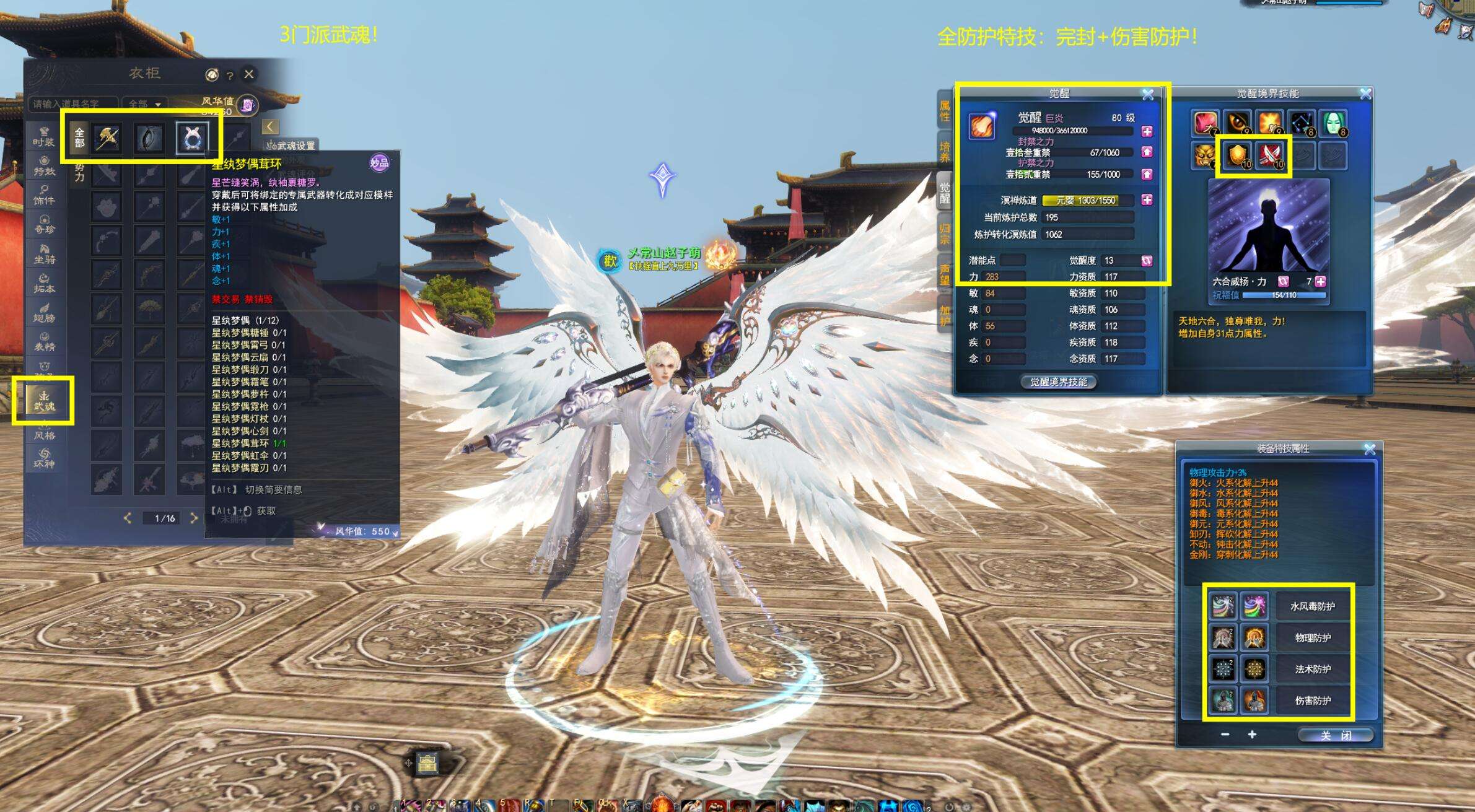Select the 伤害防护 special skill row
Viewport: 1475px width, 812px height.
pyautogui.click(x=1312, y=701)
